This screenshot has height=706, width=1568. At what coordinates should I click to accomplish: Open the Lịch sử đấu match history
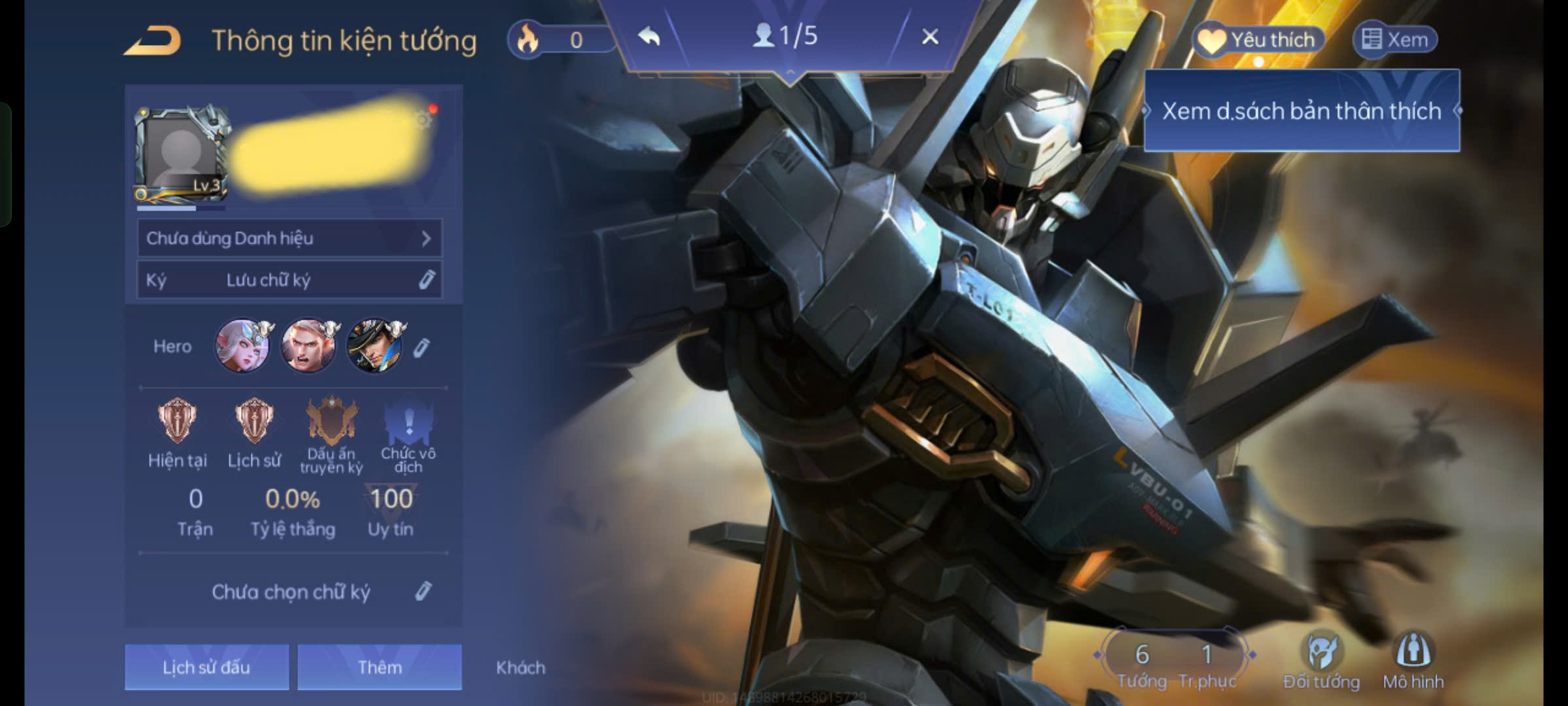[x=206, y=667]
